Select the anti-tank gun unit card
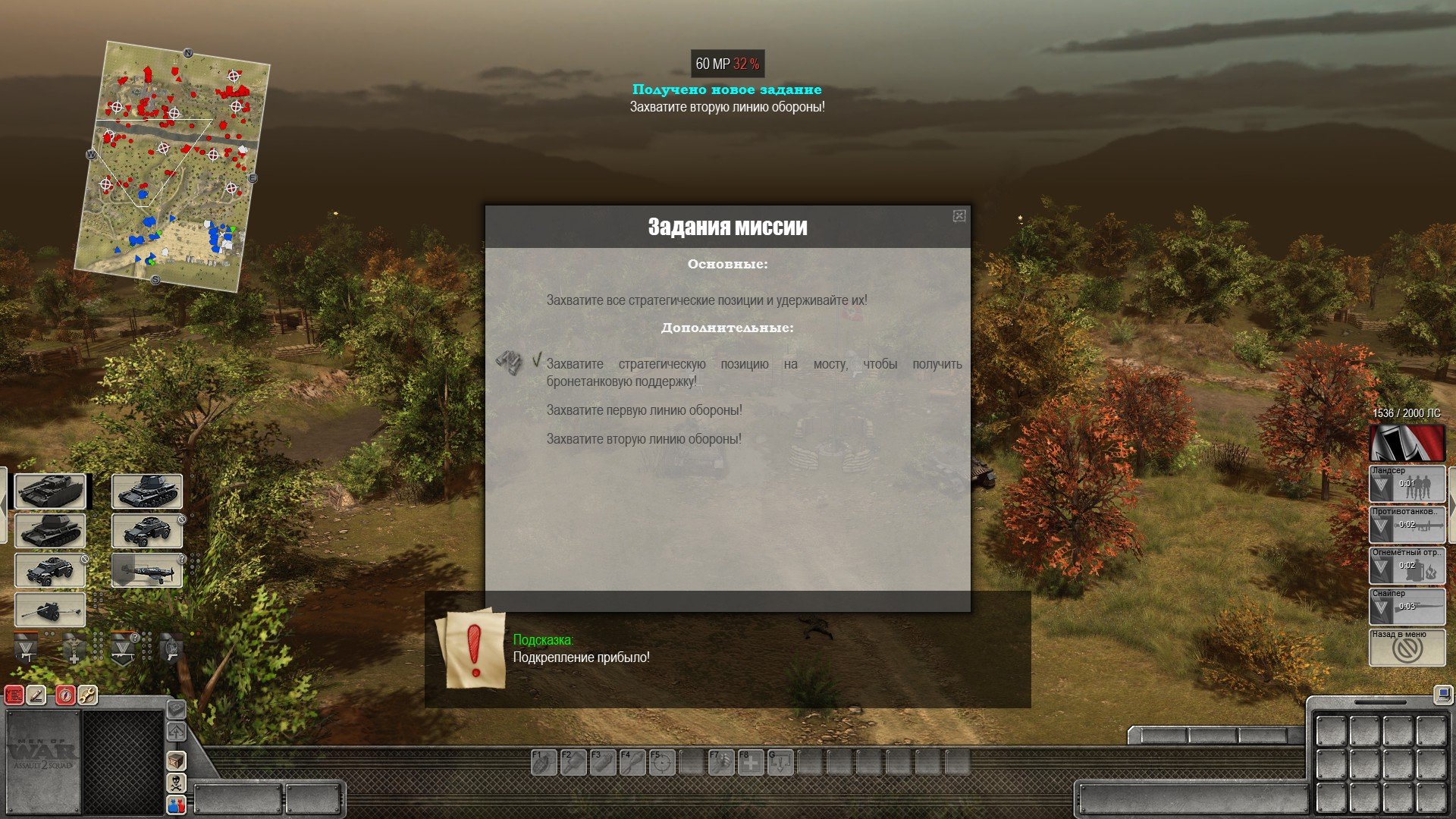 coord(50,610)
